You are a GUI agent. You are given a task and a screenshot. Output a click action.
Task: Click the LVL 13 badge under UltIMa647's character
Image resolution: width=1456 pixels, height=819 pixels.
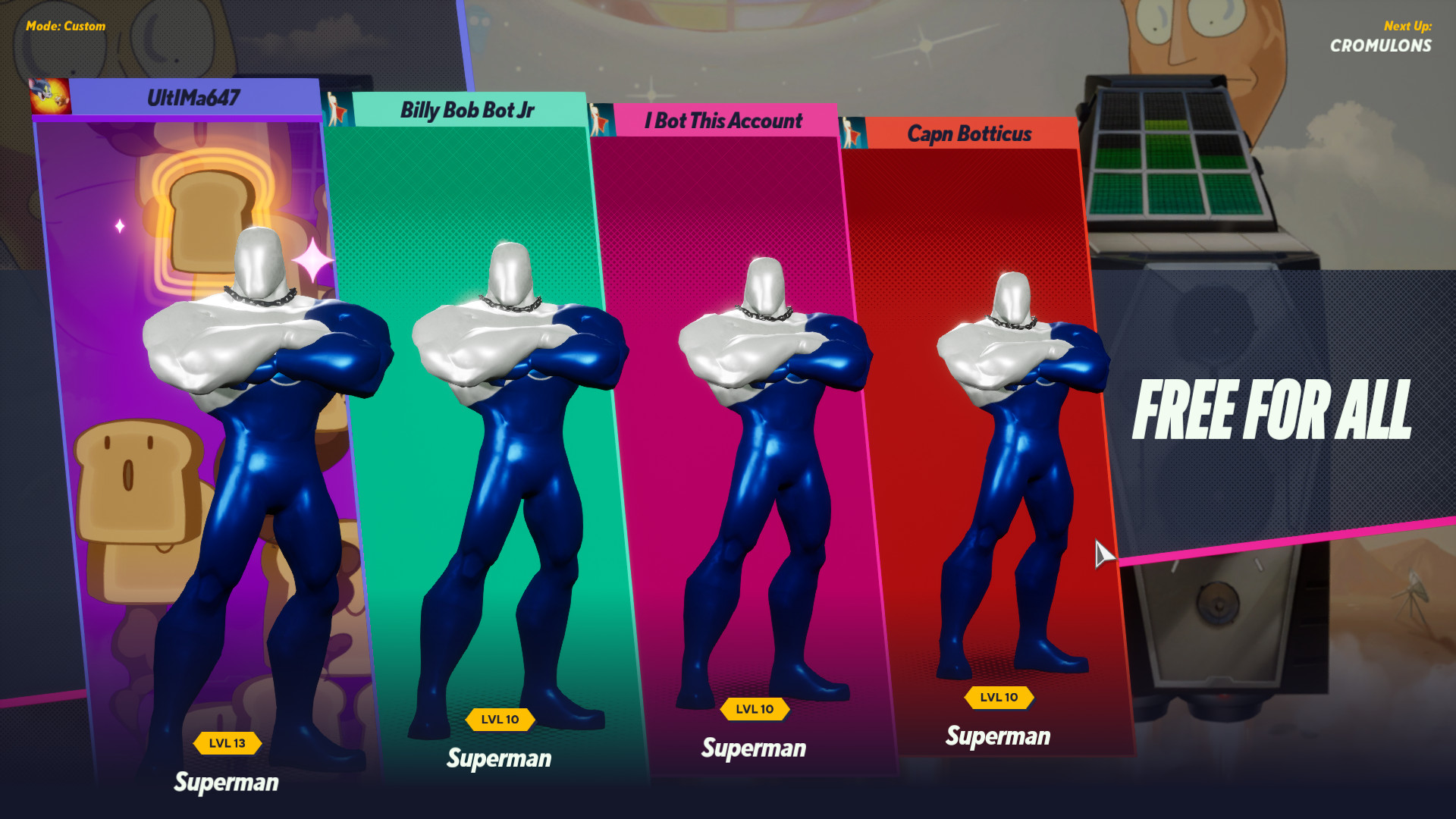point(227,743)
